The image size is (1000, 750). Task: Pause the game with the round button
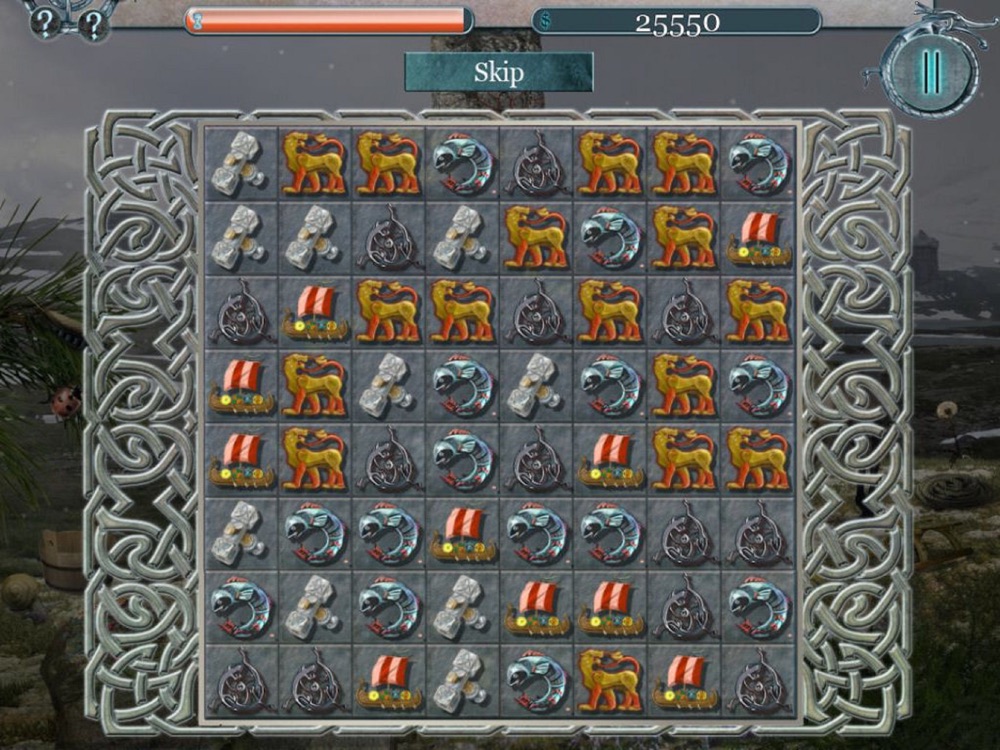click(x=931, y=72)
